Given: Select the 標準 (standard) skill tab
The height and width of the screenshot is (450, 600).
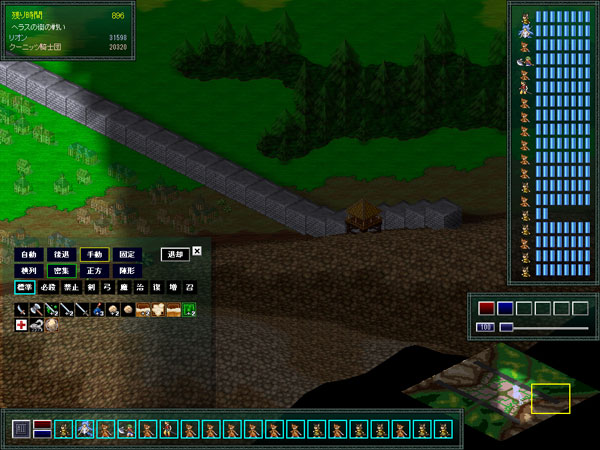Looking at the screenshot, I should click(x=24, y=288).
